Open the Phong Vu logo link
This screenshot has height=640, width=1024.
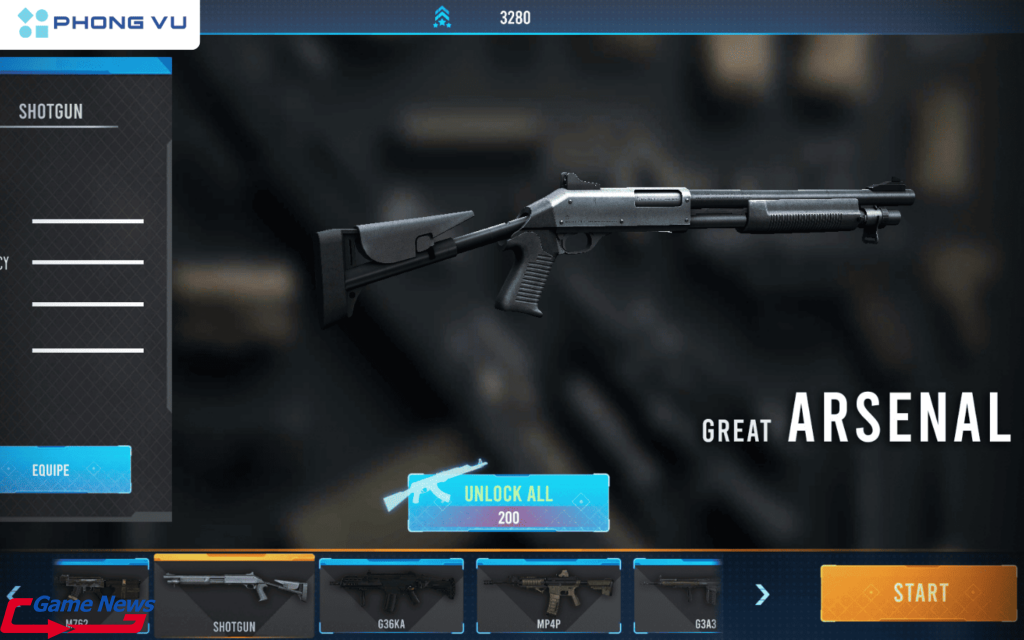pos(100,23)
